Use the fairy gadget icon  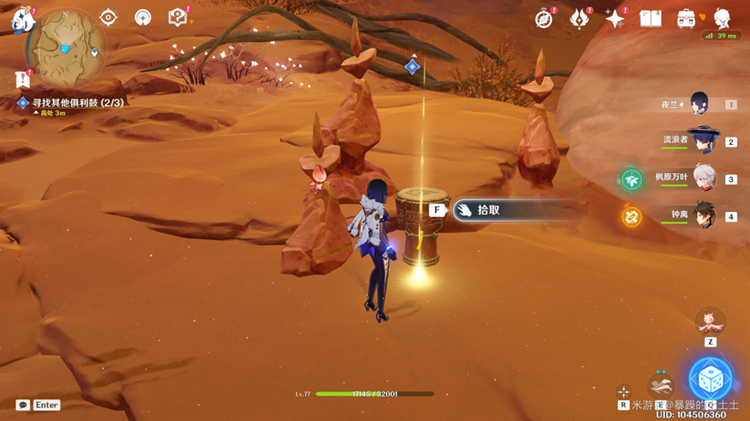tap(710, 321)
